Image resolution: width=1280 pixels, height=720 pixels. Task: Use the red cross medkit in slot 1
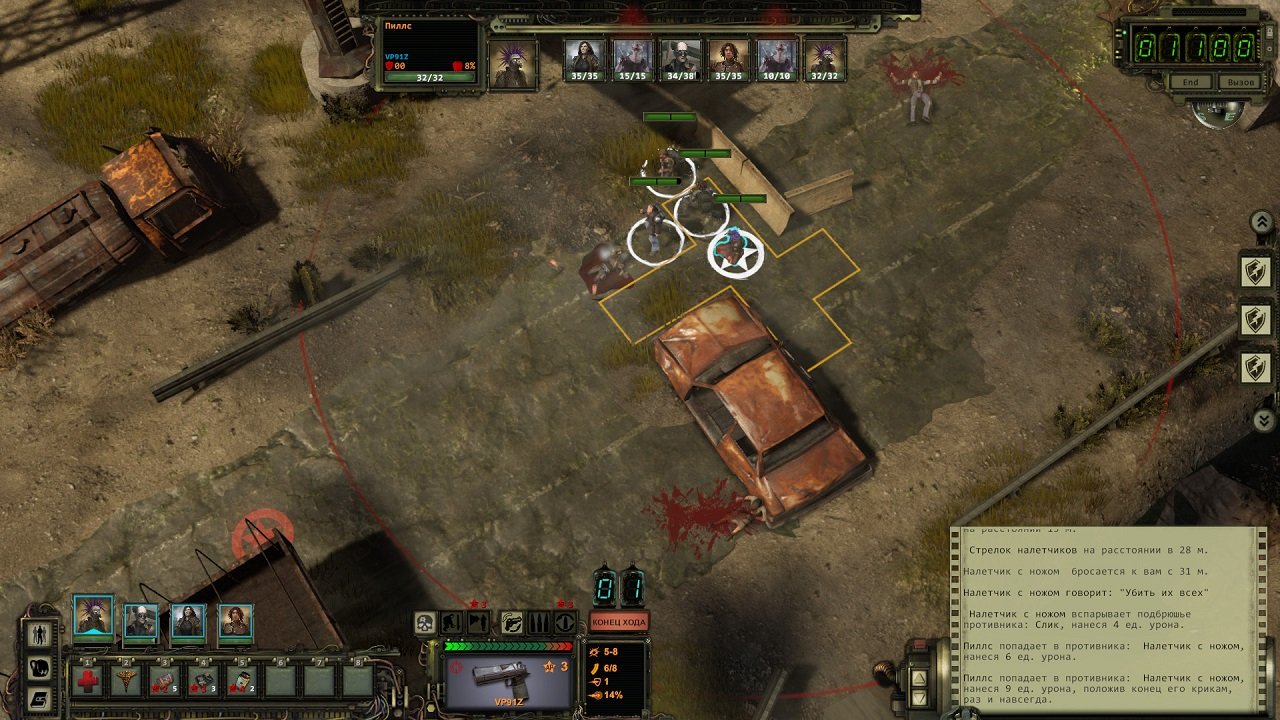(x=87, y=680)
